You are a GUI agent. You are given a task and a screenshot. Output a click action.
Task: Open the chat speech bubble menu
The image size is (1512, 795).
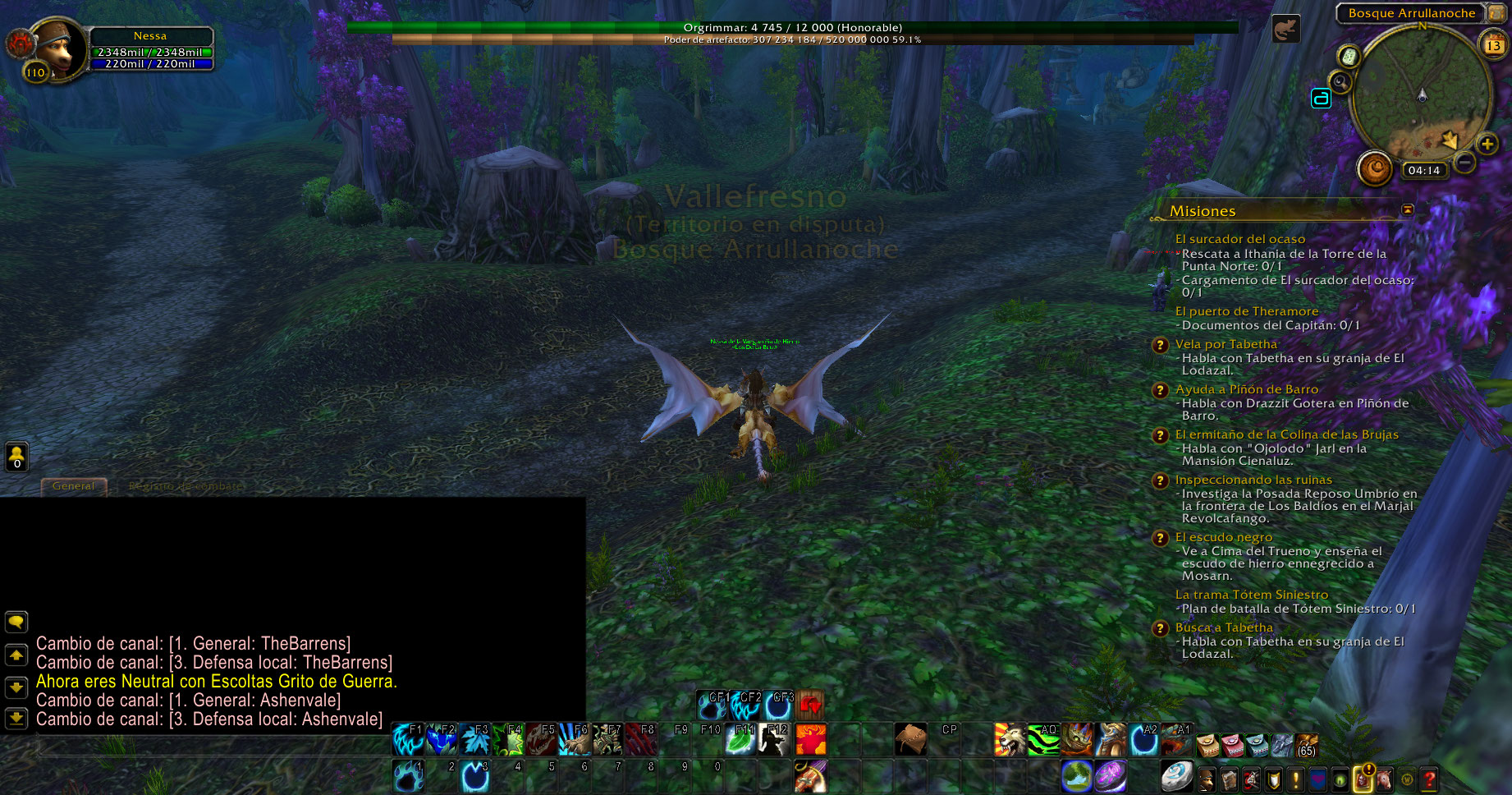(16, 622)
